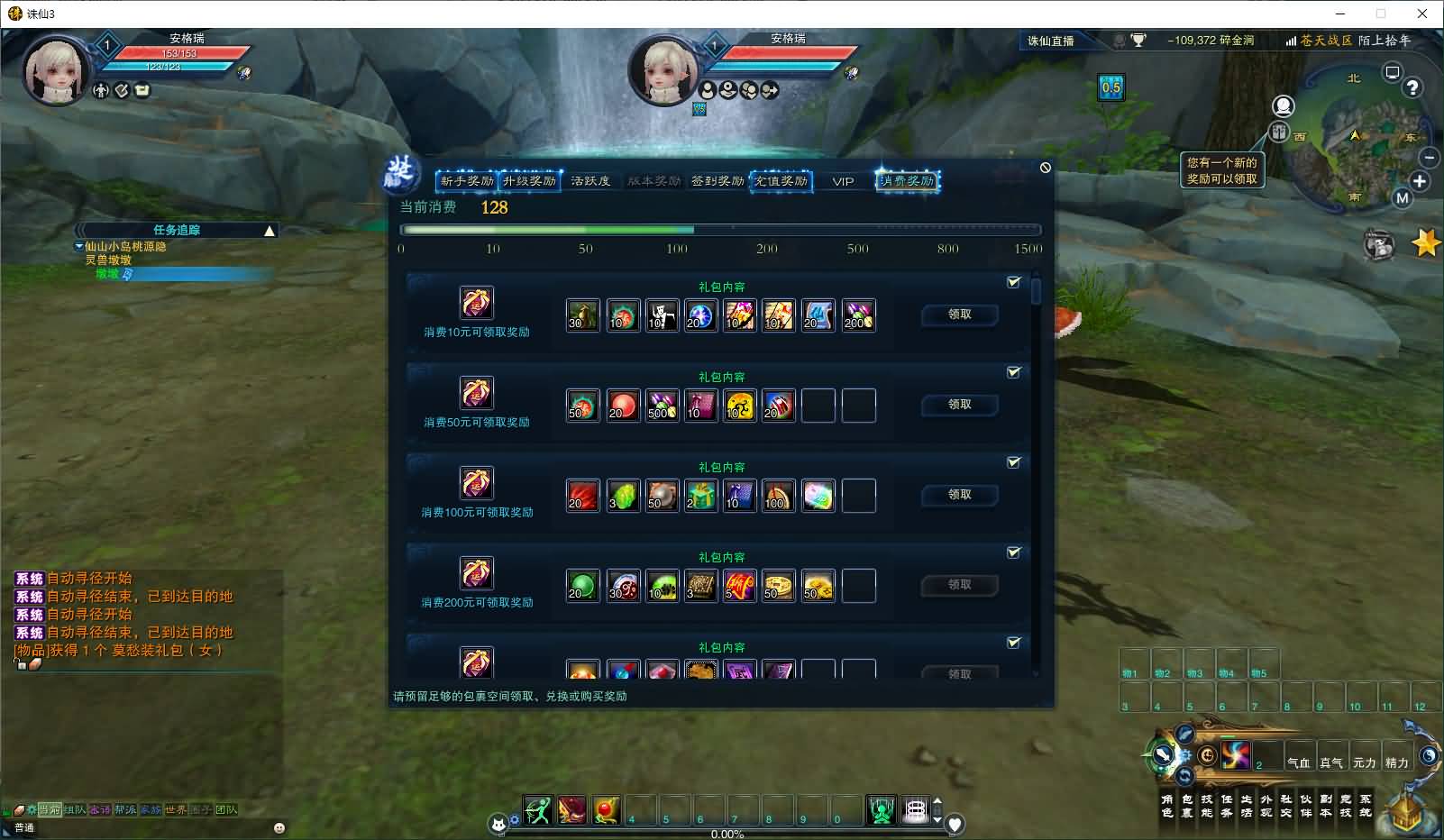This screenshot has height=840, width=1444.
Task: Show the 签到奖励 tab
Action: click(717, 181)
